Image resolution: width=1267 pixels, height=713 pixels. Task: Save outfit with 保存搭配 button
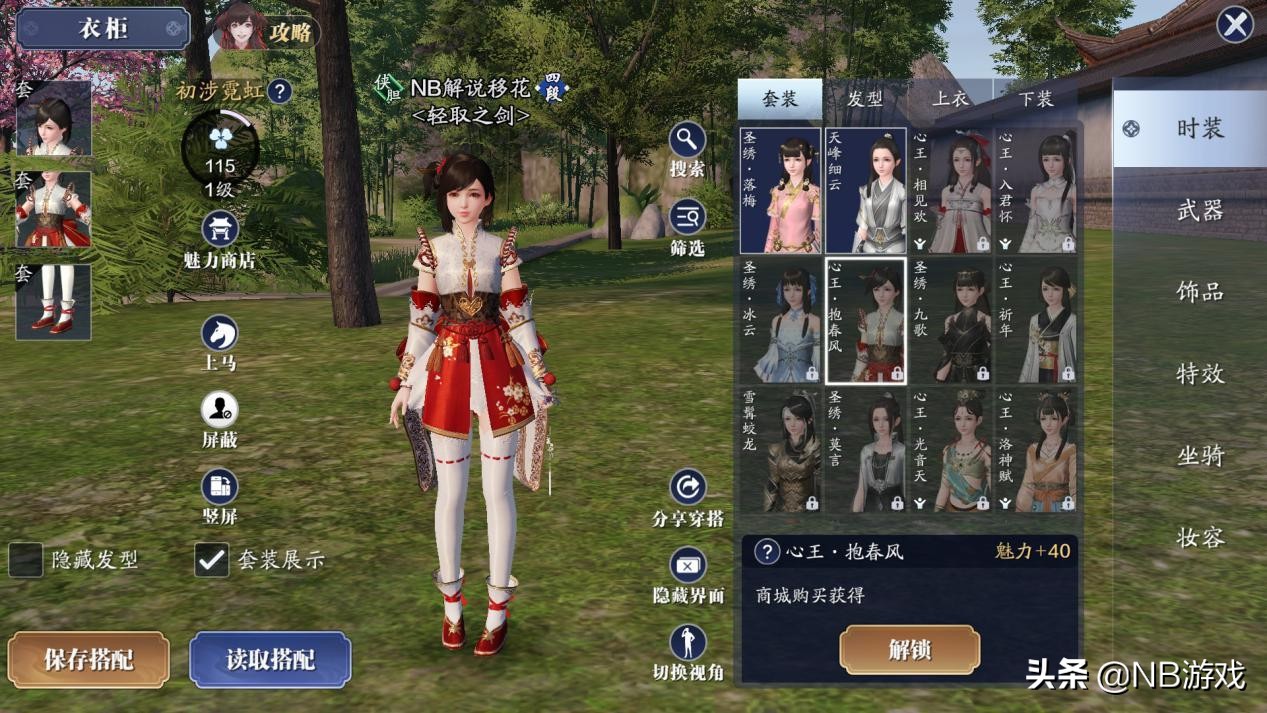[88, 659]
